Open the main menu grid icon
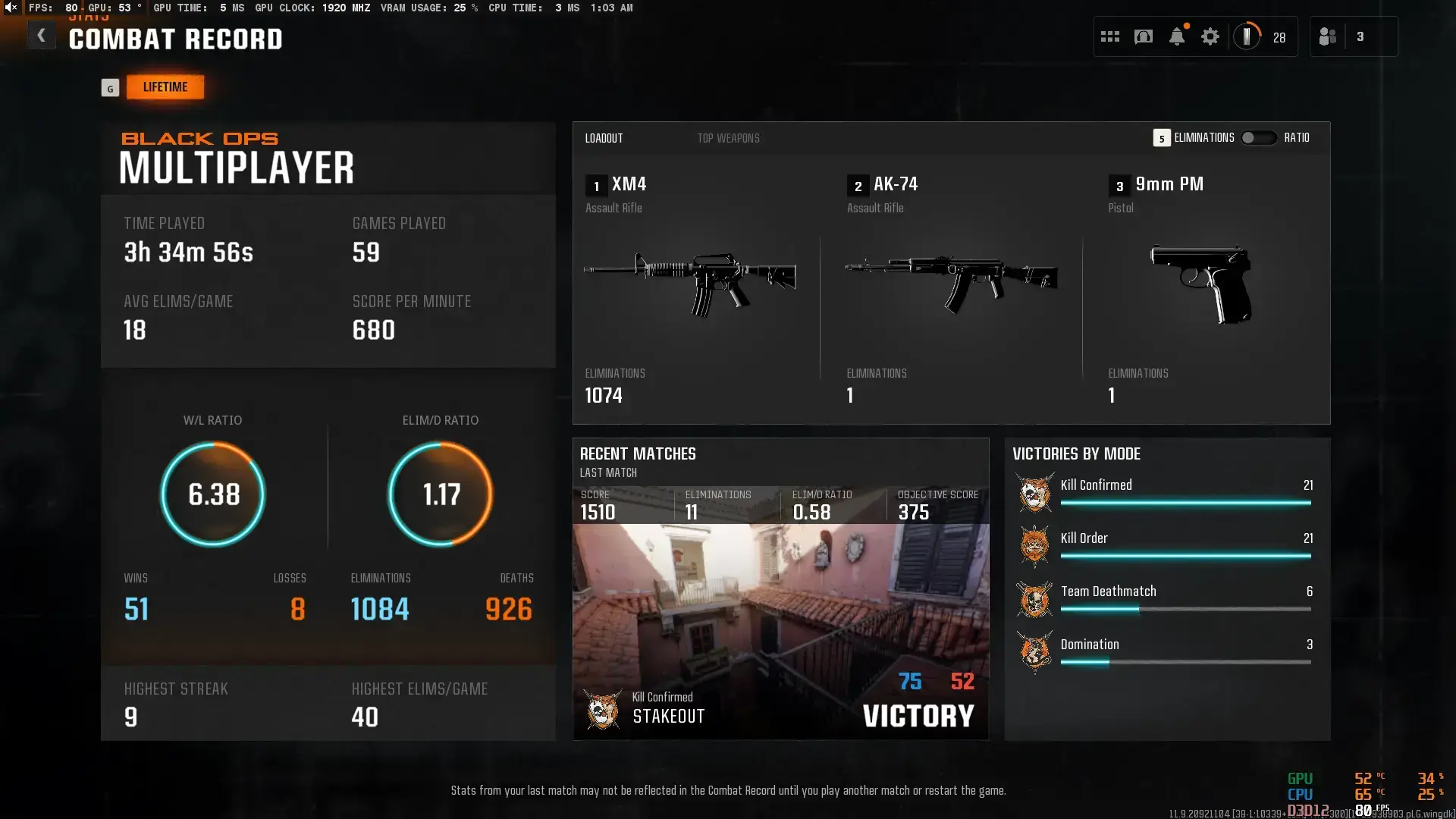Viewport: 1456px width, 819px height. click(1110, 36)
